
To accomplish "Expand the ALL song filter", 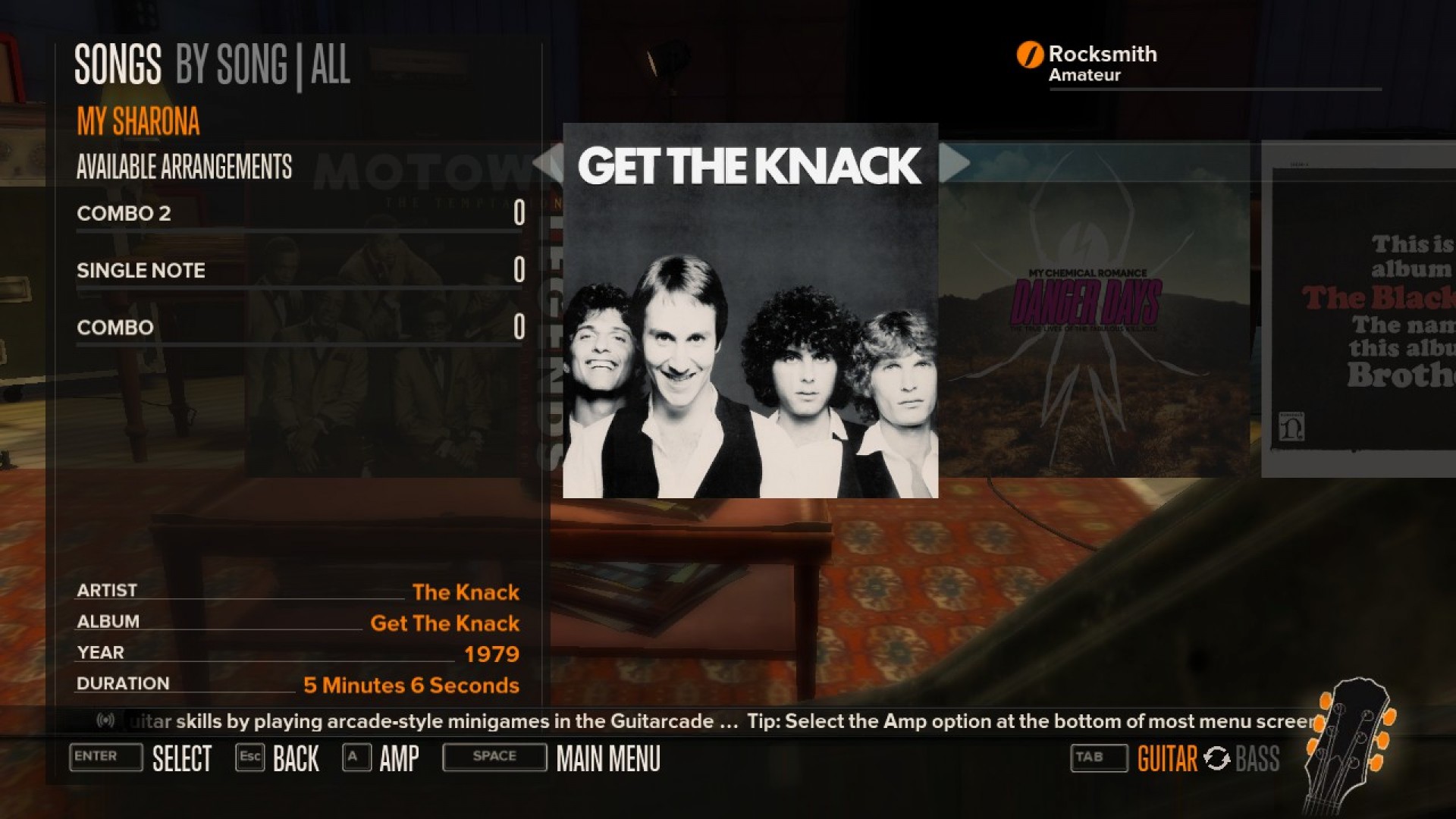I will tap(331, 66).
